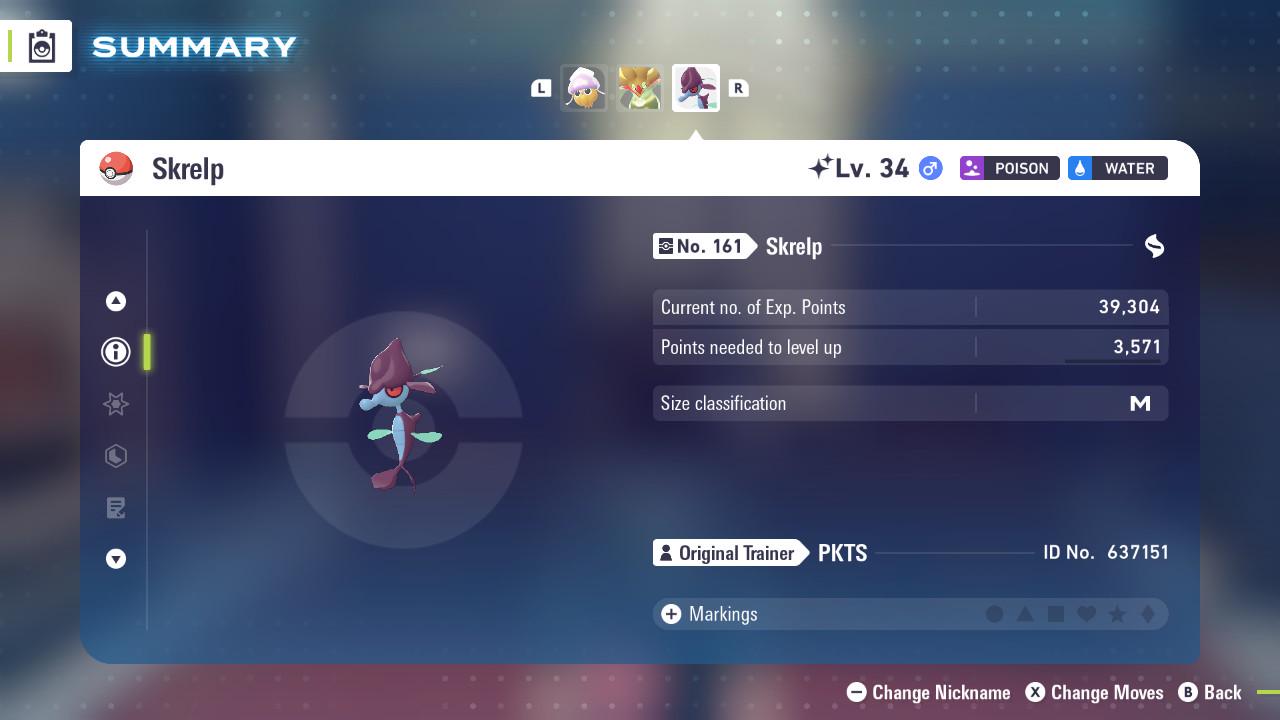This screenshot has height=720, width=1280.
Task: Switch to Kabuto's summary thumbnail
Action: pyautogui.click(x=584, y=87)
